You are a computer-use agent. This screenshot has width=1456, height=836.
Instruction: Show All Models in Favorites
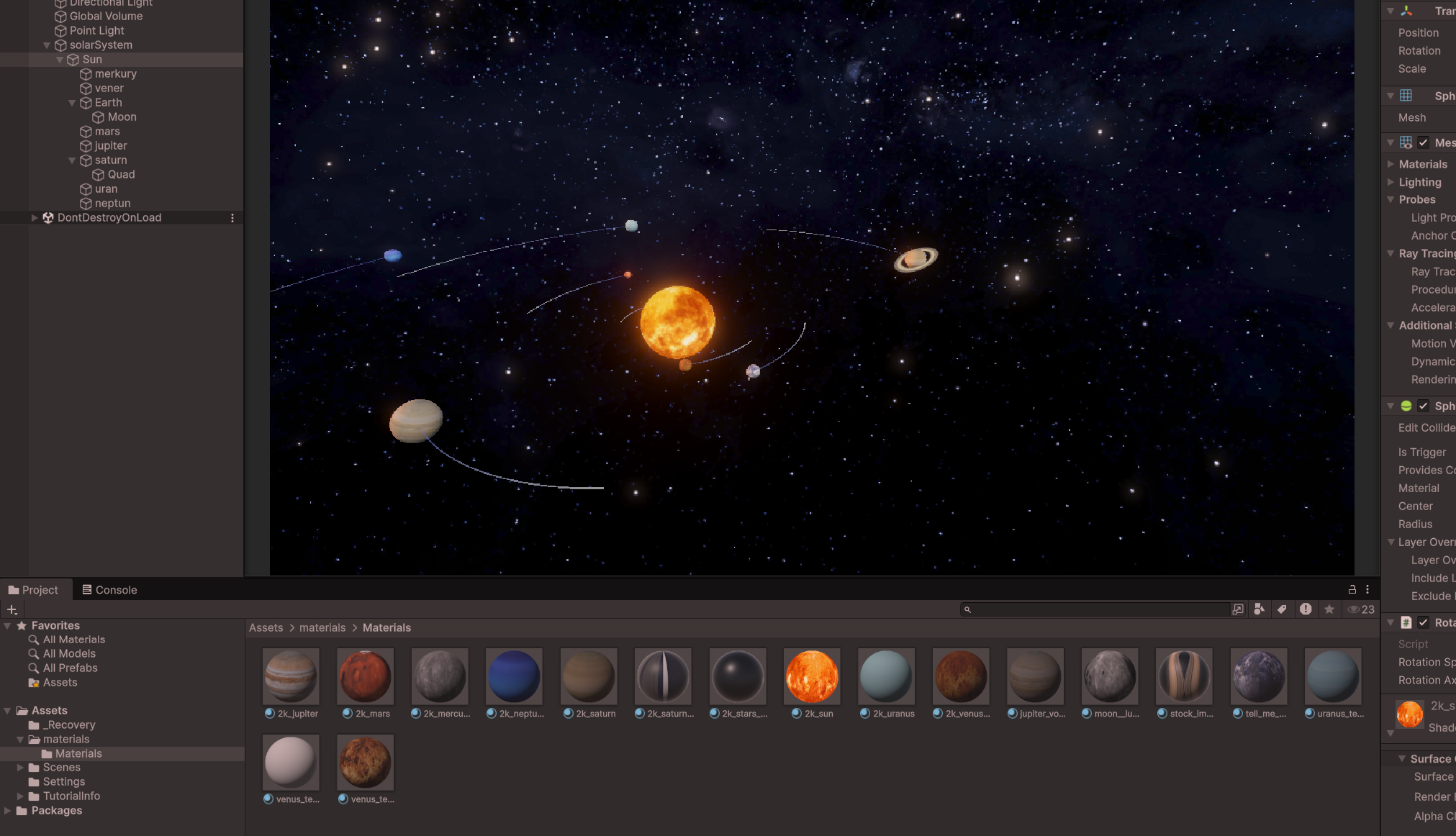[69, 654]
